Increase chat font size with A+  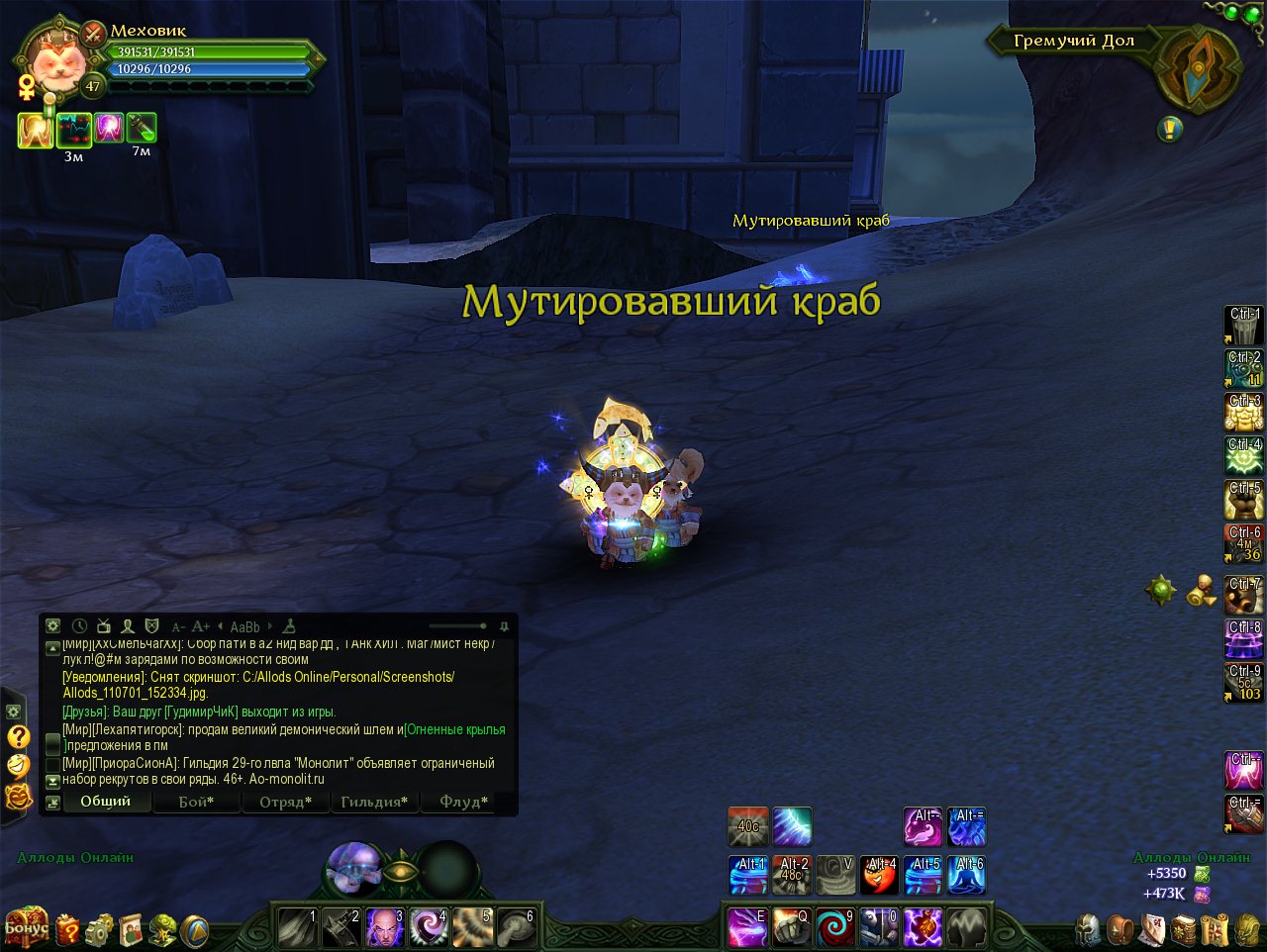[201, 626]
